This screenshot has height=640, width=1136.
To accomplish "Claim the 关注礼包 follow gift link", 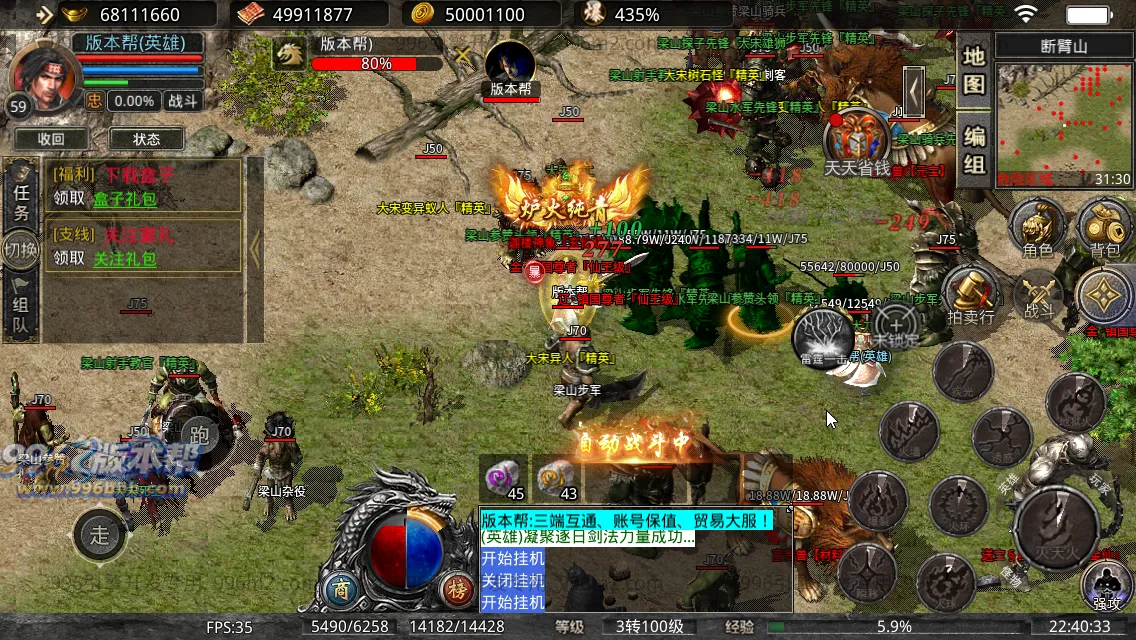I will 125,259.
